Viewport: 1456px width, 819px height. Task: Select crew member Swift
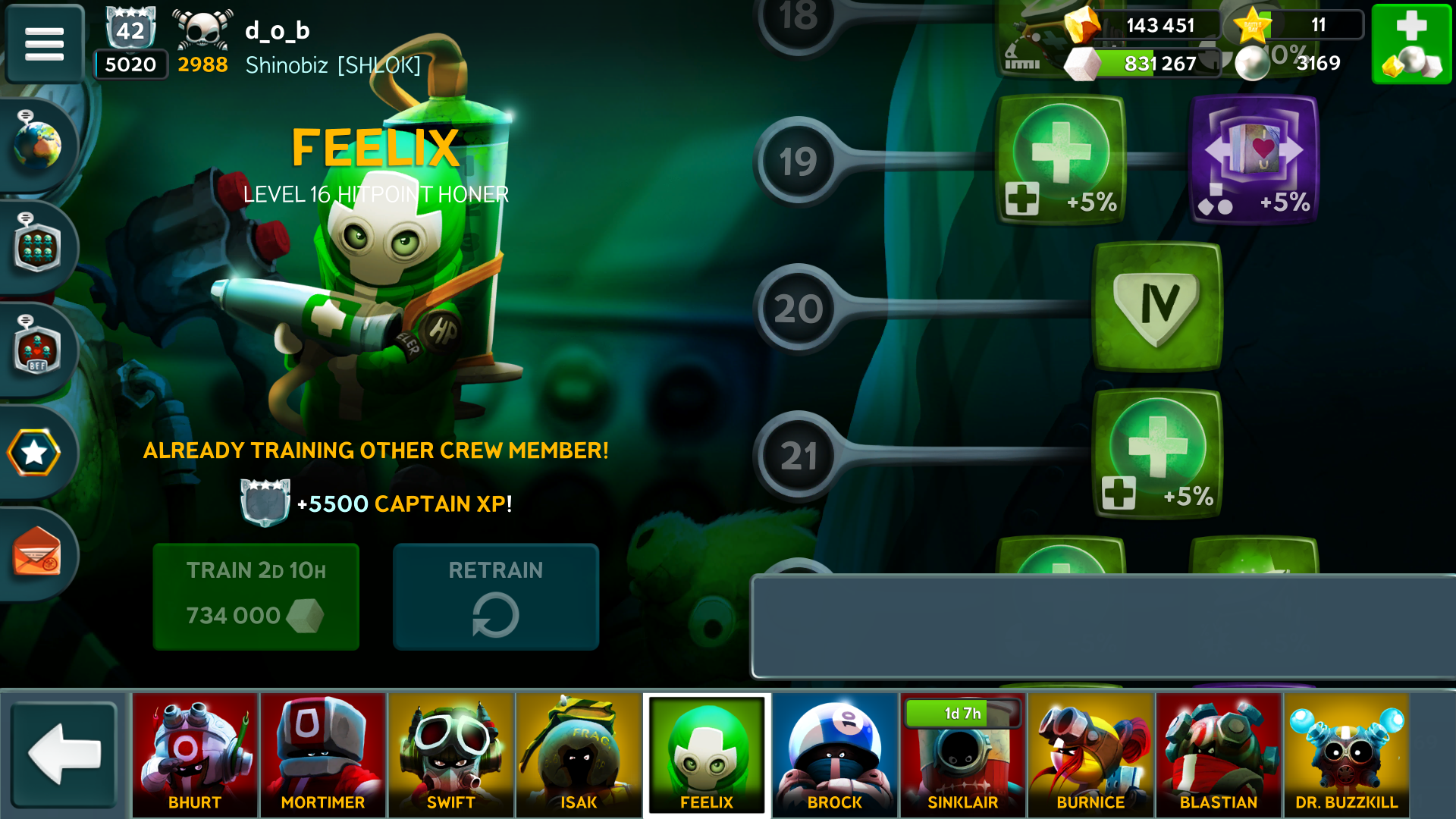(x=451, y=754)
